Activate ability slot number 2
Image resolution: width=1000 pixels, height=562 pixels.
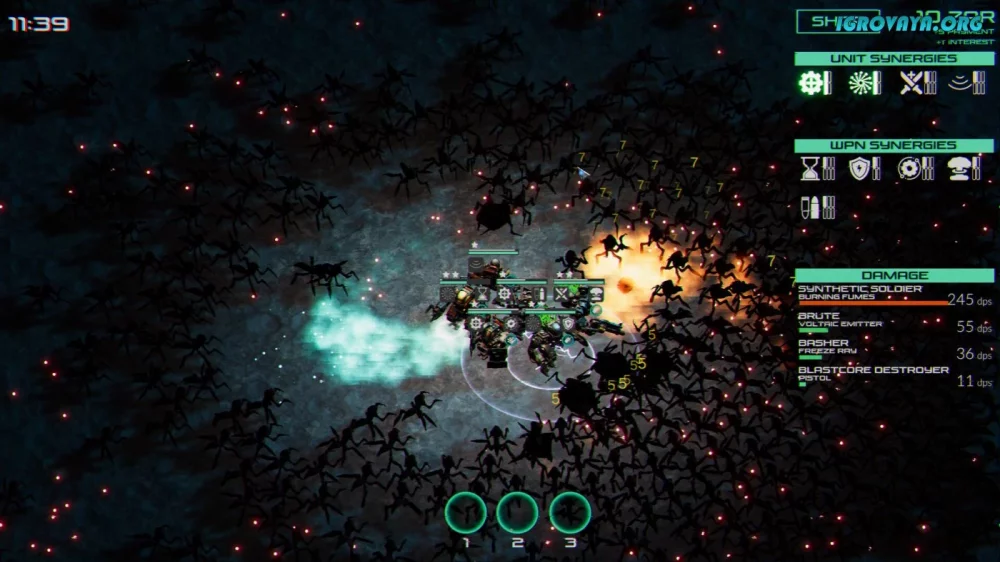(x=517, y=513)
